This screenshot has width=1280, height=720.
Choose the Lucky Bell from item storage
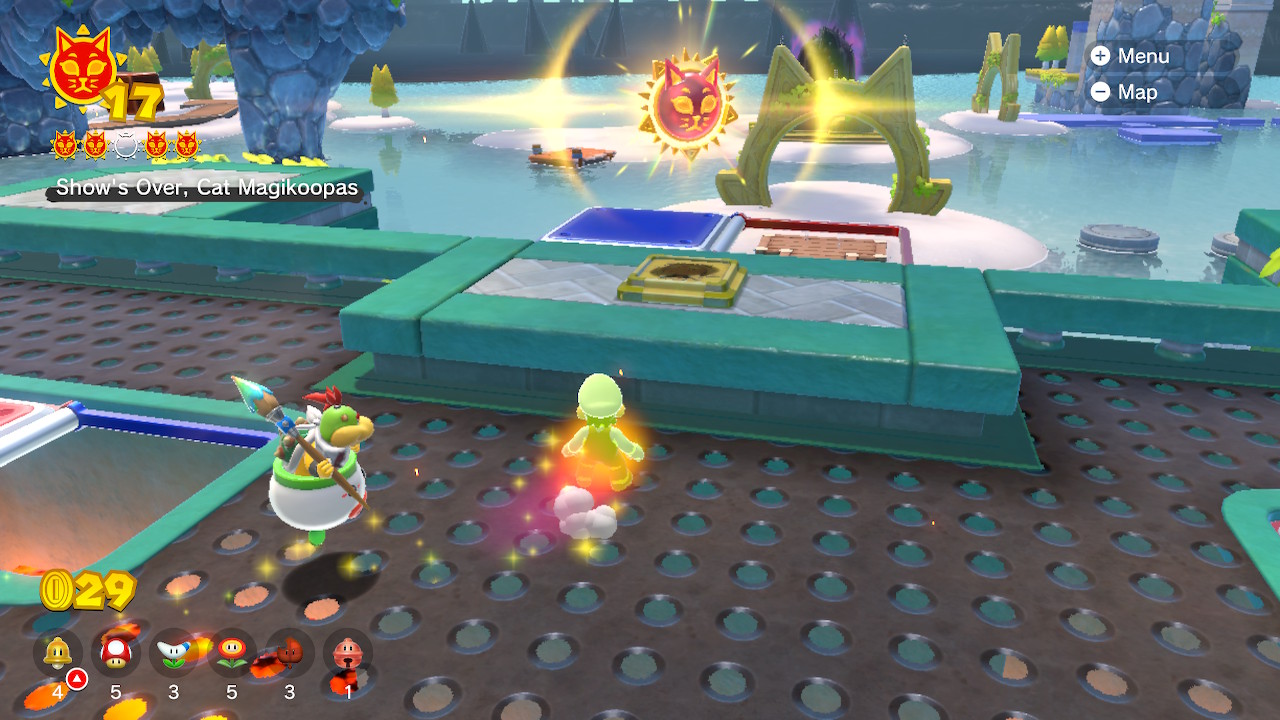347,654
